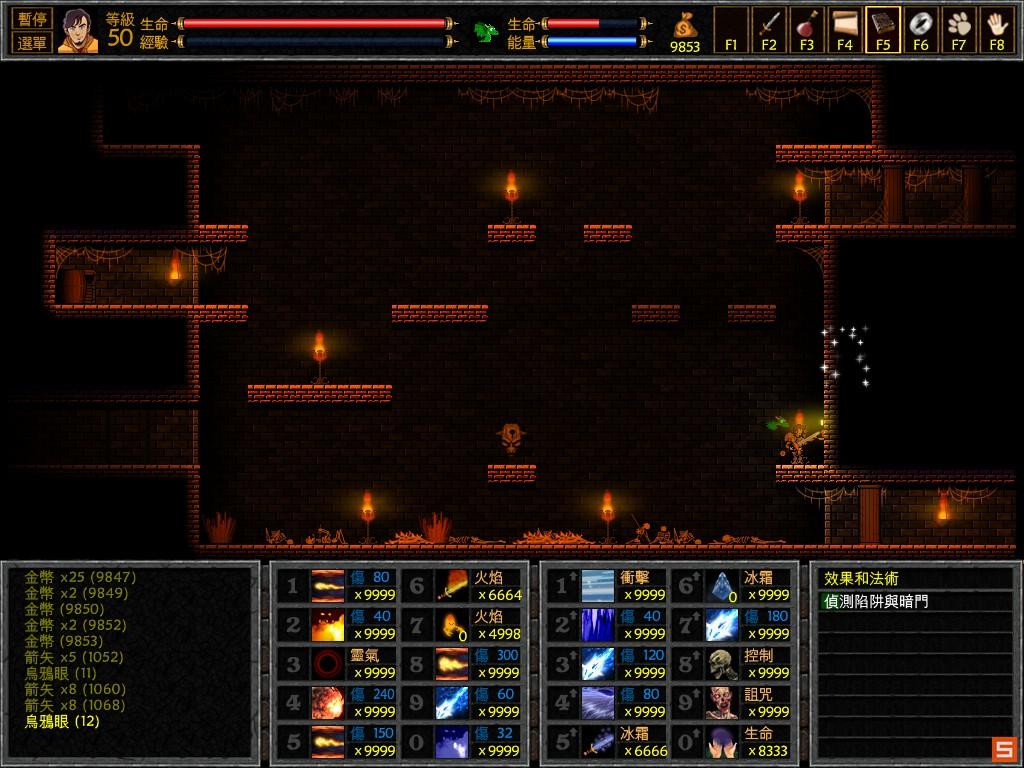Viewport: 1024px width, 768px height.
Task: Cast the zombie face 詛咒 curse spell
Action: (722, 703)
